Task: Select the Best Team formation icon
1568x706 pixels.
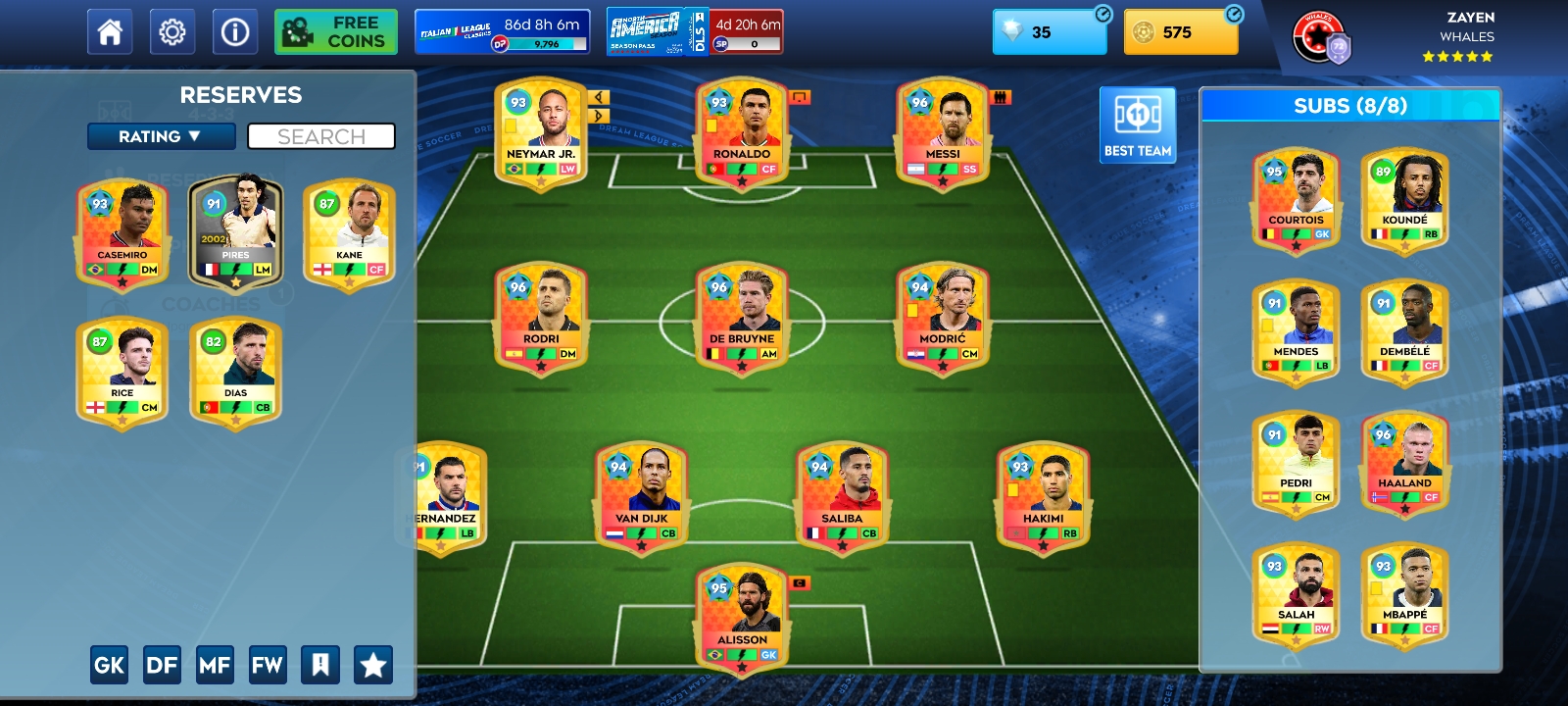Action: pos(1137,123)
